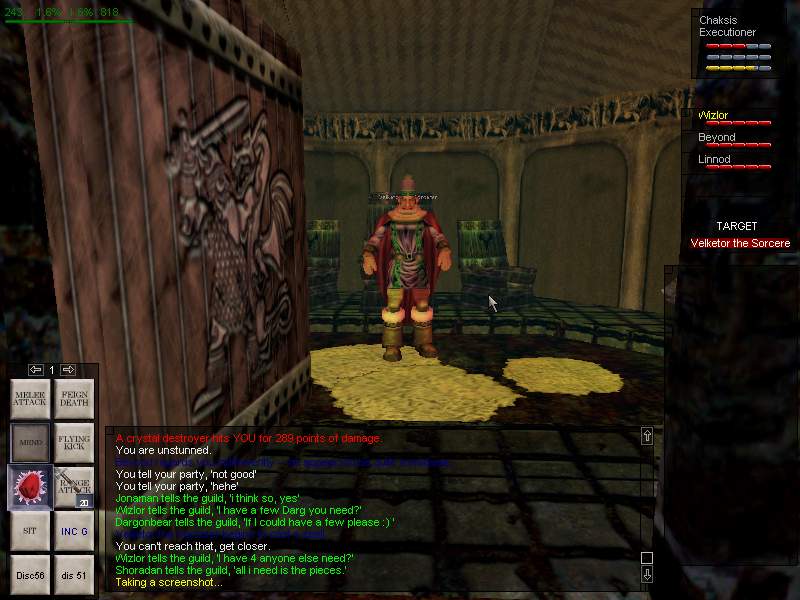Trigger the Mend ability button

point(30,442)
